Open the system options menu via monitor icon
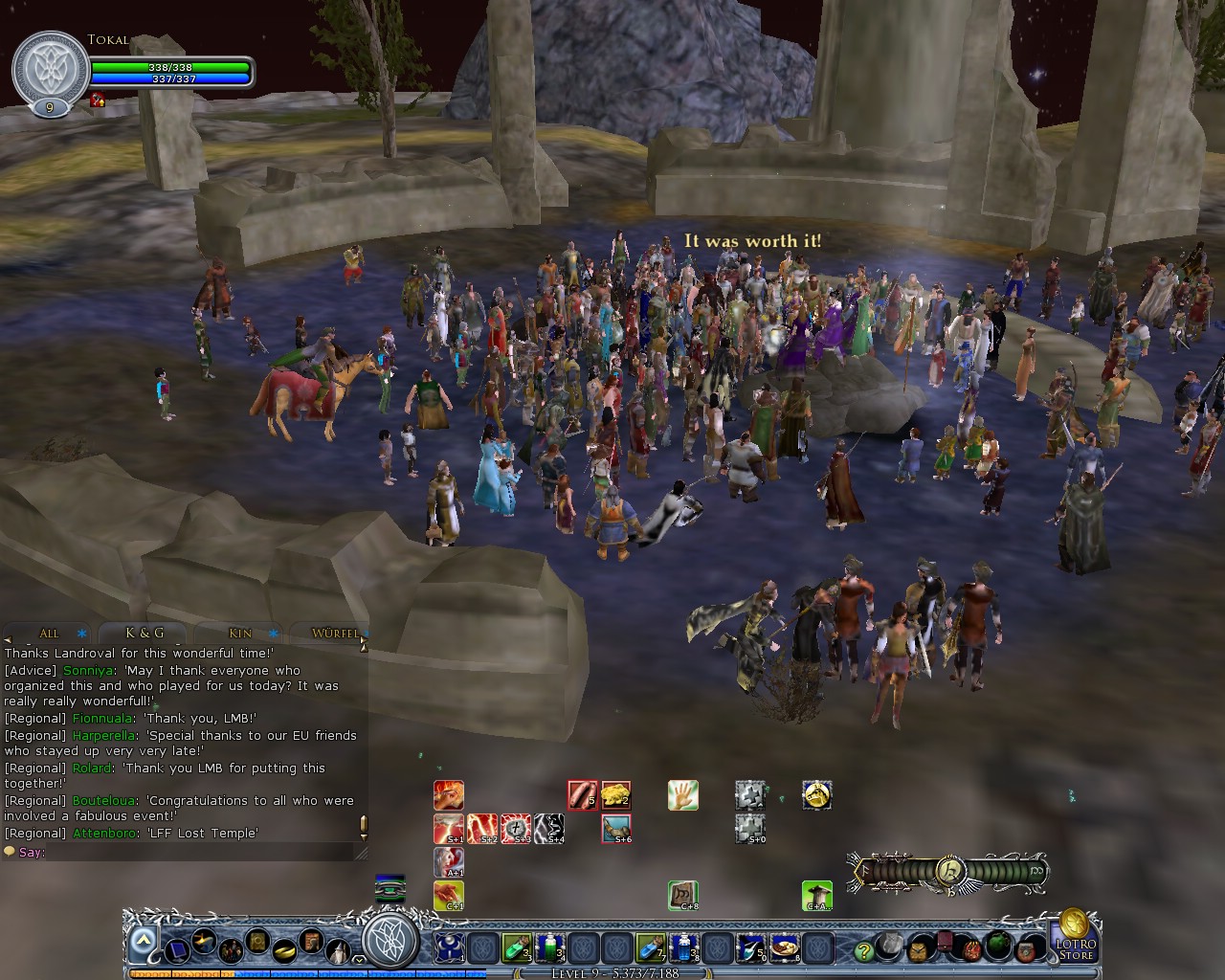1225x980 pixels. point(175,952)
